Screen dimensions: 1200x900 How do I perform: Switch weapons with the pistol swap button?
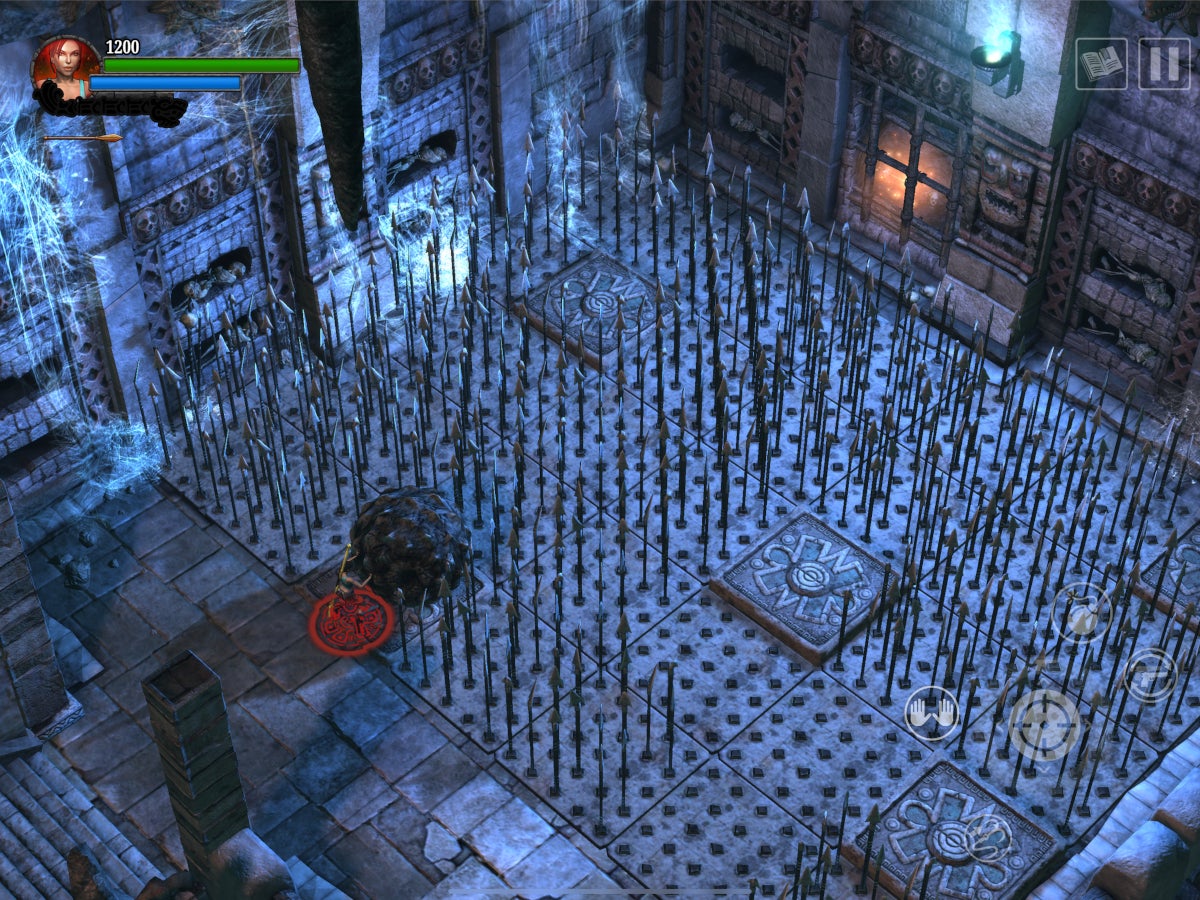pos(1150,675)
